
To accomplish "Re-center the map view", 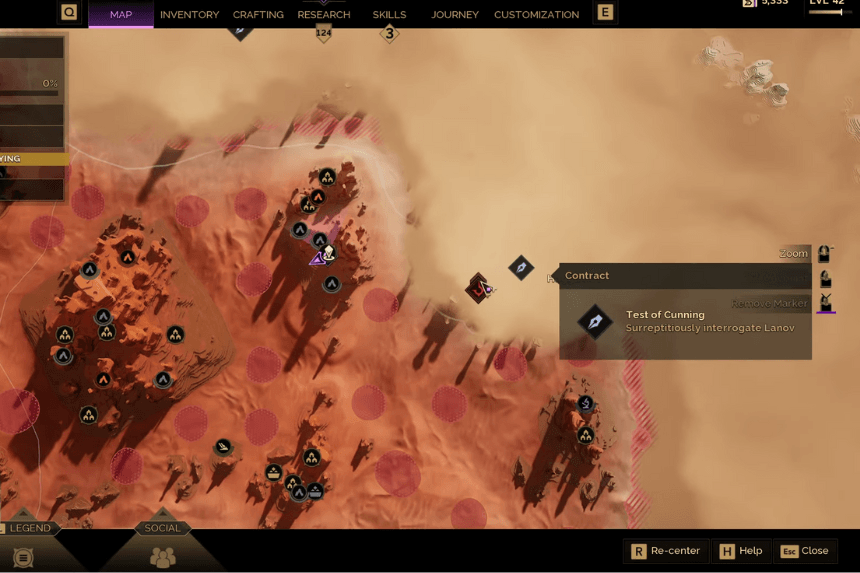I will (667, 551).
